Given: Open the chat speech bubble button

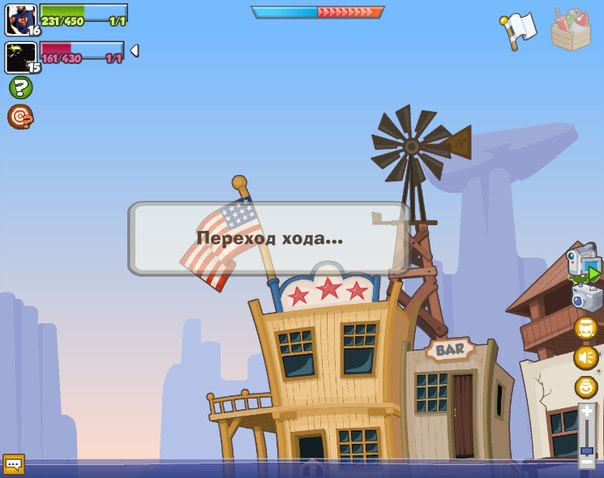Looking at the screenshot, I should click(13, 464).
